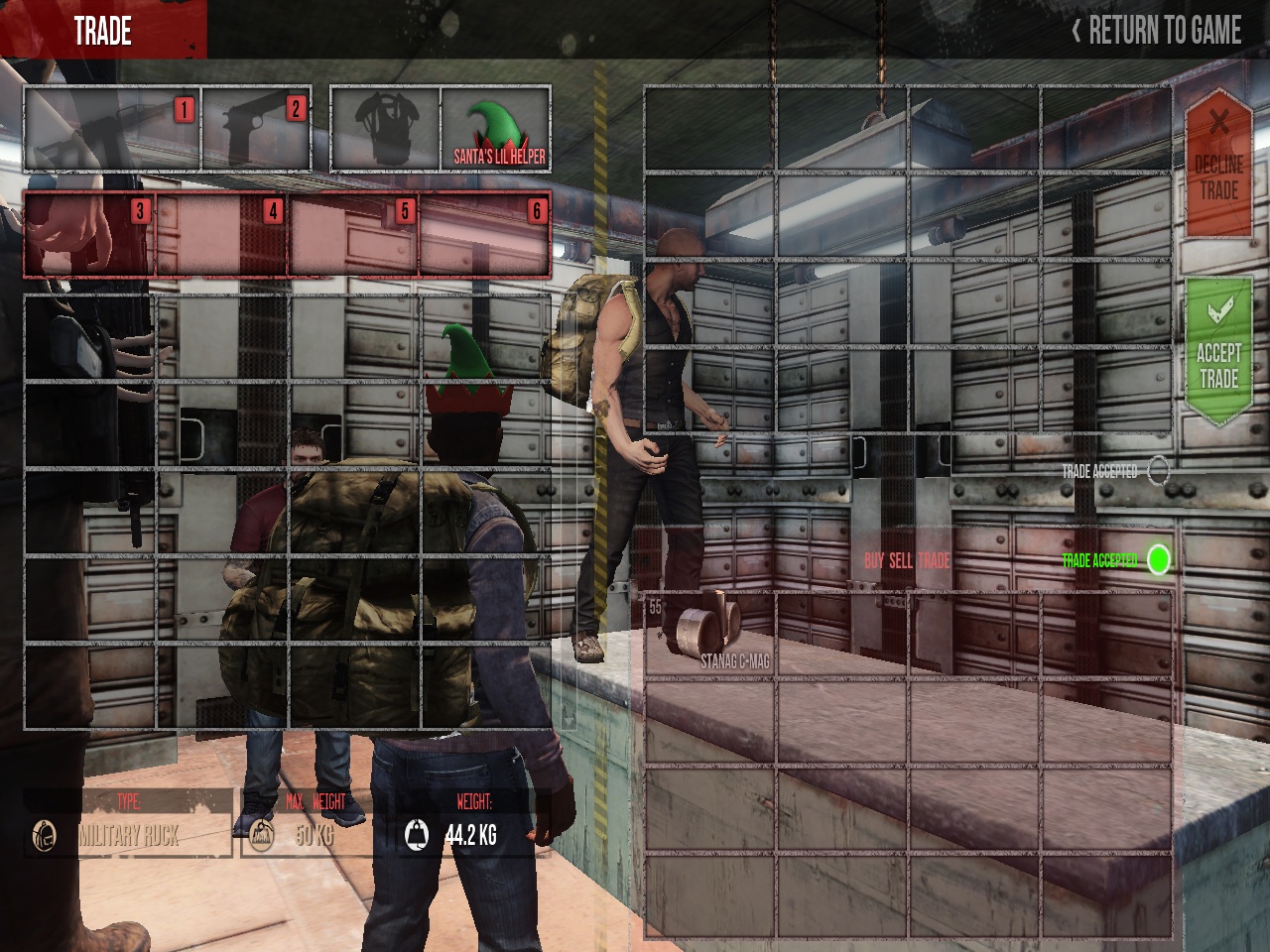Click quick slot number 6
The image size is (1270, 952).
pyautogui.click(x=485, y=234)
